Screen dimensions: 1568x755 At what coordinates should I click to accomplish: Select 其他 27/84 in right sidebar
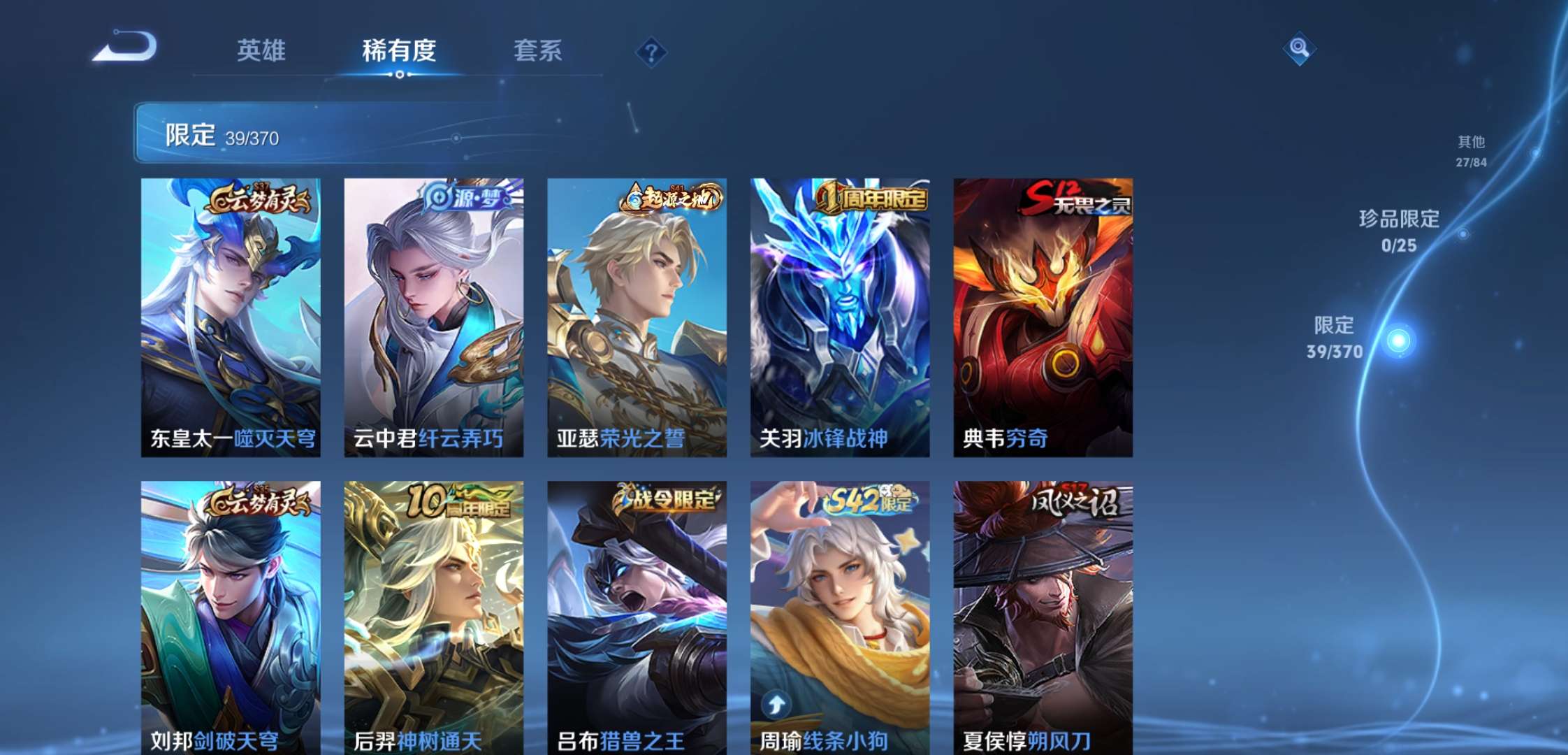[1472, 150]
